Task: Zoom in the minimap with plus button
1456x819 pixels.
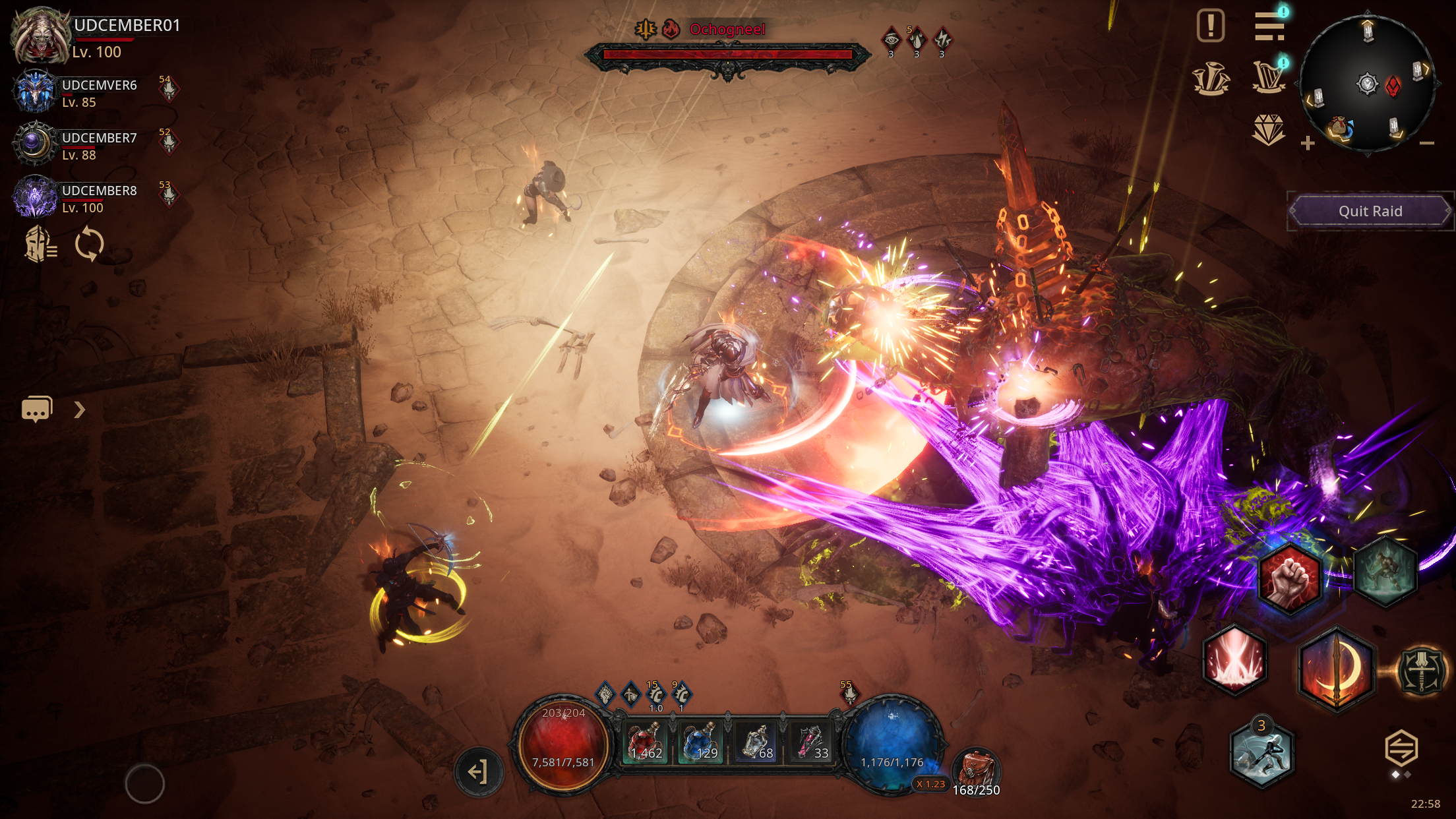Action: click(x=1308, y=143)
